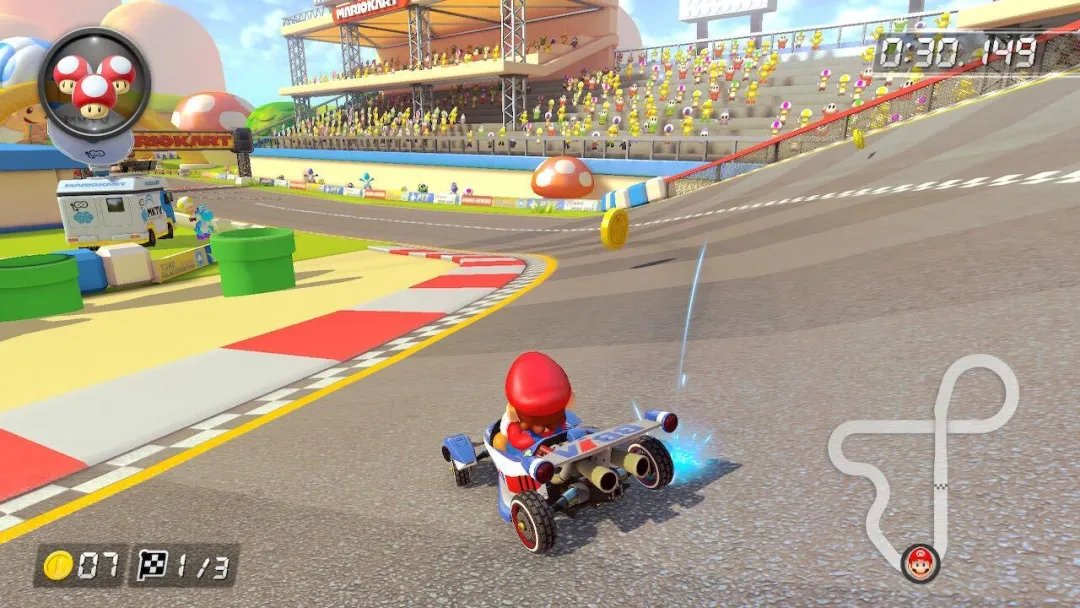The height and width of the screenshot is (608, 1080).
Task: Select Mario's marker on the minimap
Action: point(919,563)
